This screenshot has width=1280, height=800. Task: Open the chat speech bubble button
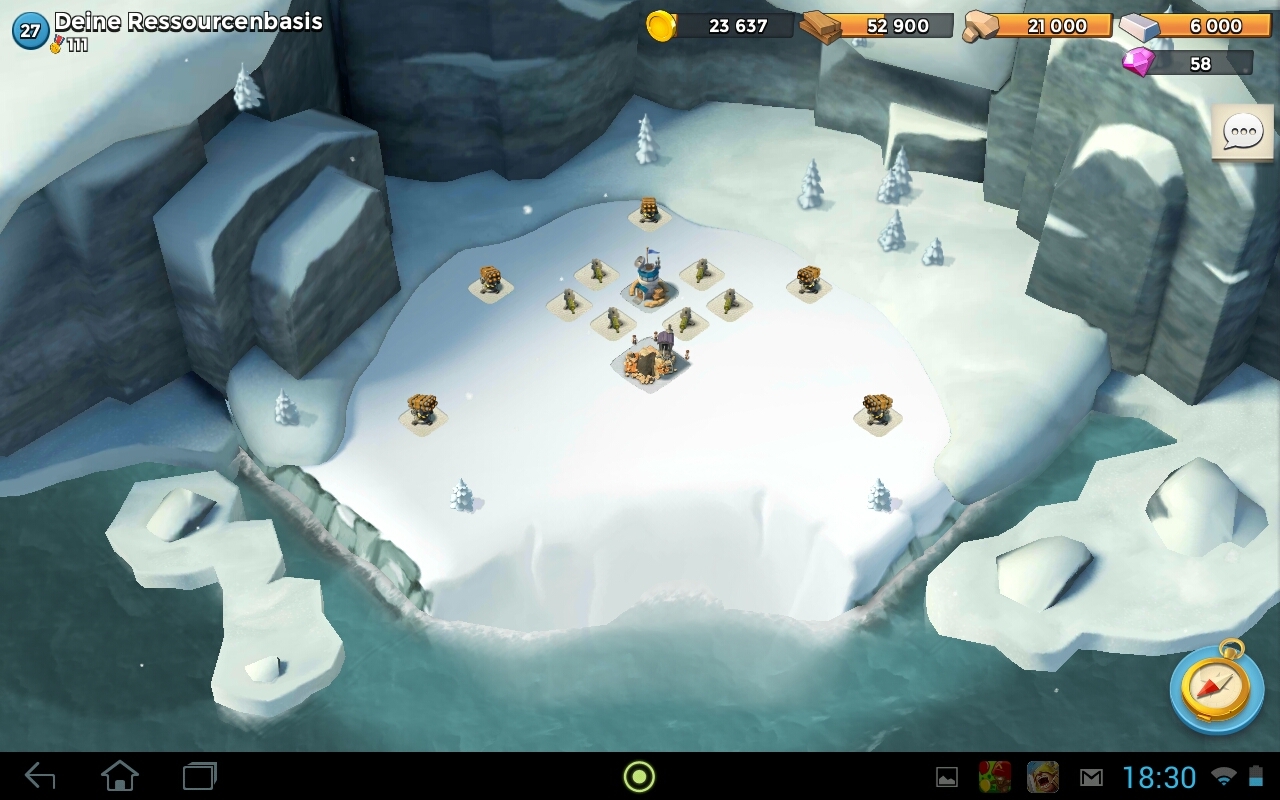(x=1243, y=132)
